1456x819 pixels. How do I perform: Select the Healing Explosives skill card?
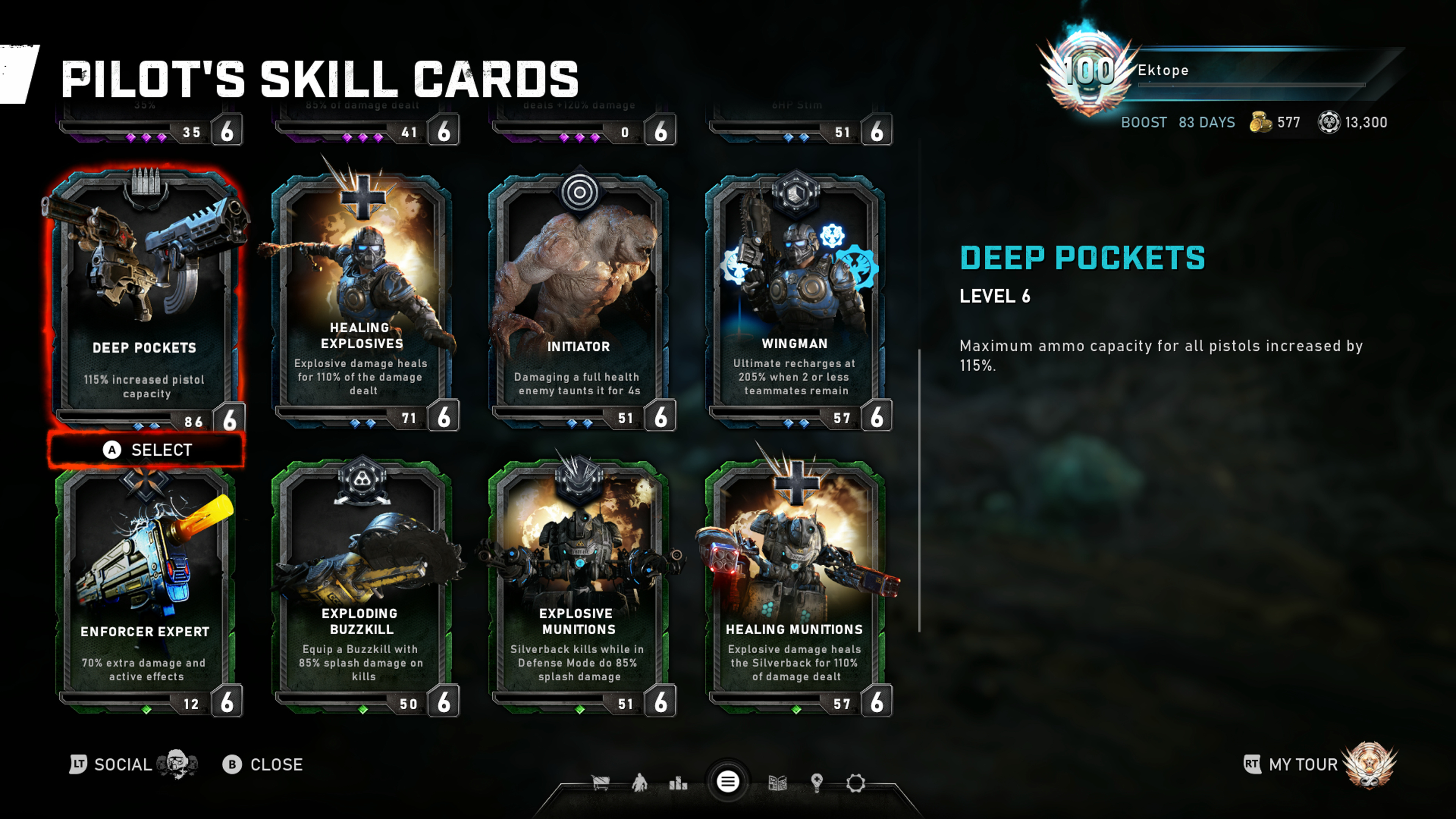click(x=362, y=300)
